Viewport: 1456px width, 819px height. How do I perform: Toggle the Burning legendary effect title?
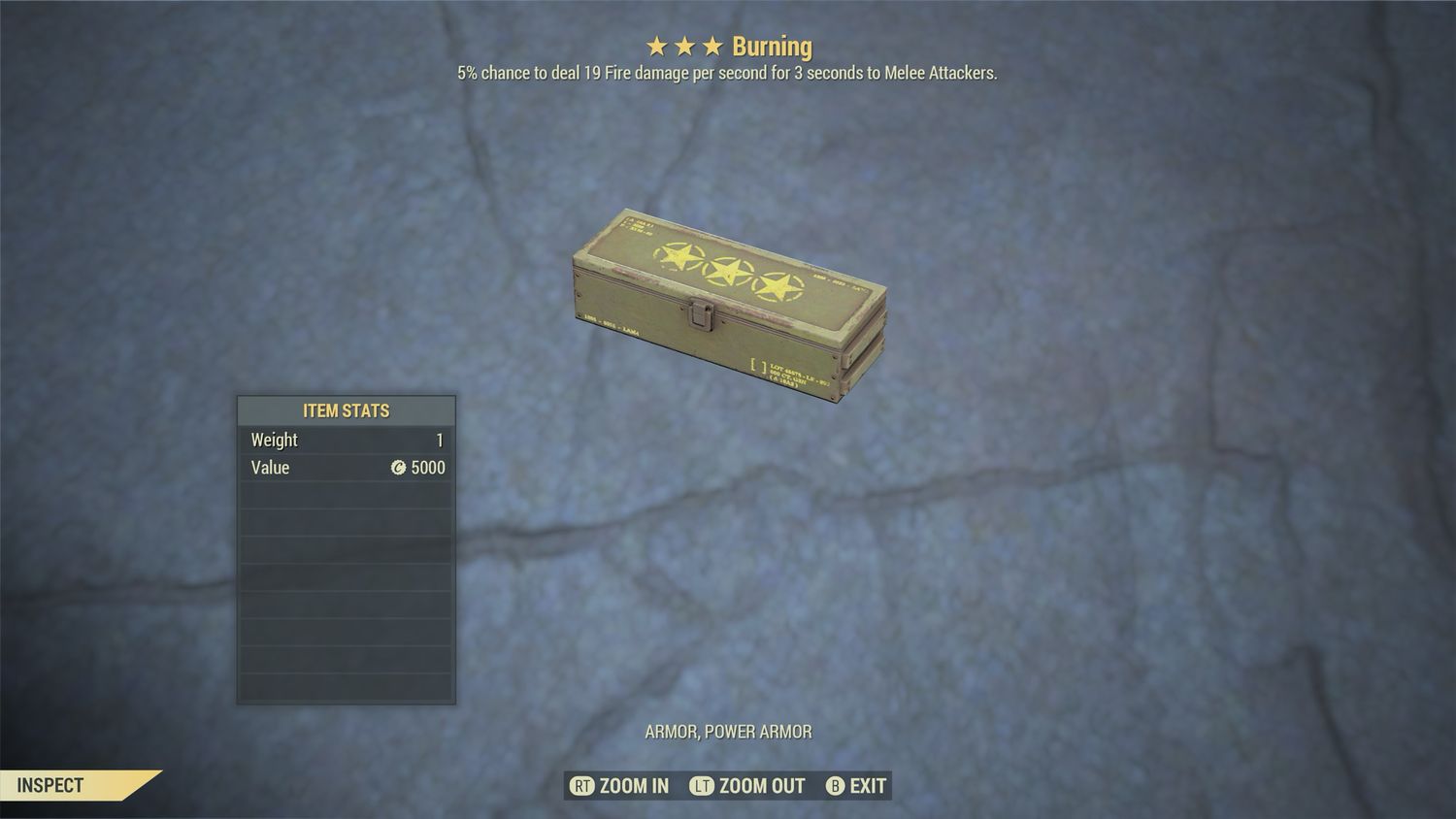tap(772, 46)
